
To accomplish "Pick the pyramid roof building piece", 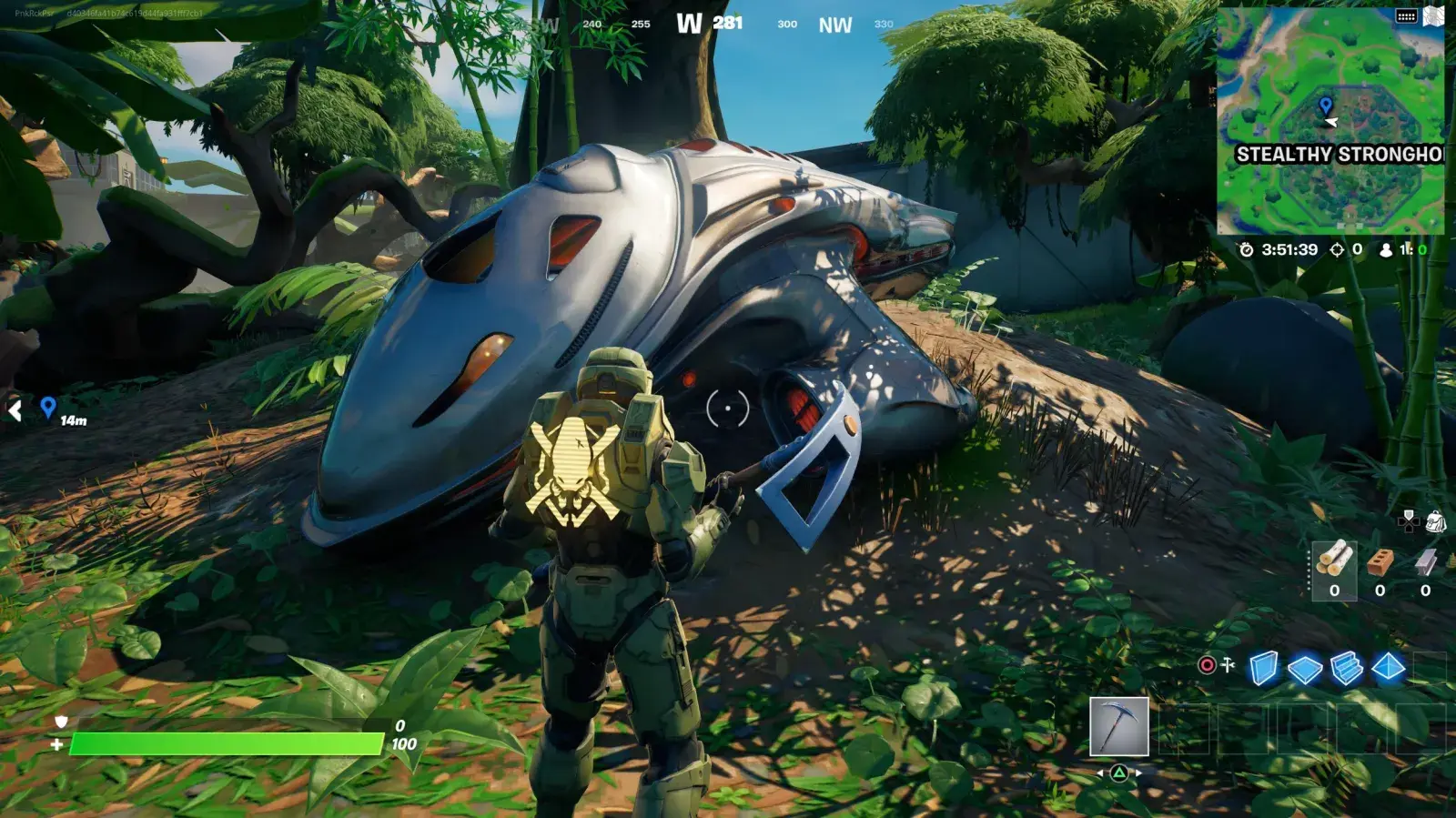I will point(1388,668).
